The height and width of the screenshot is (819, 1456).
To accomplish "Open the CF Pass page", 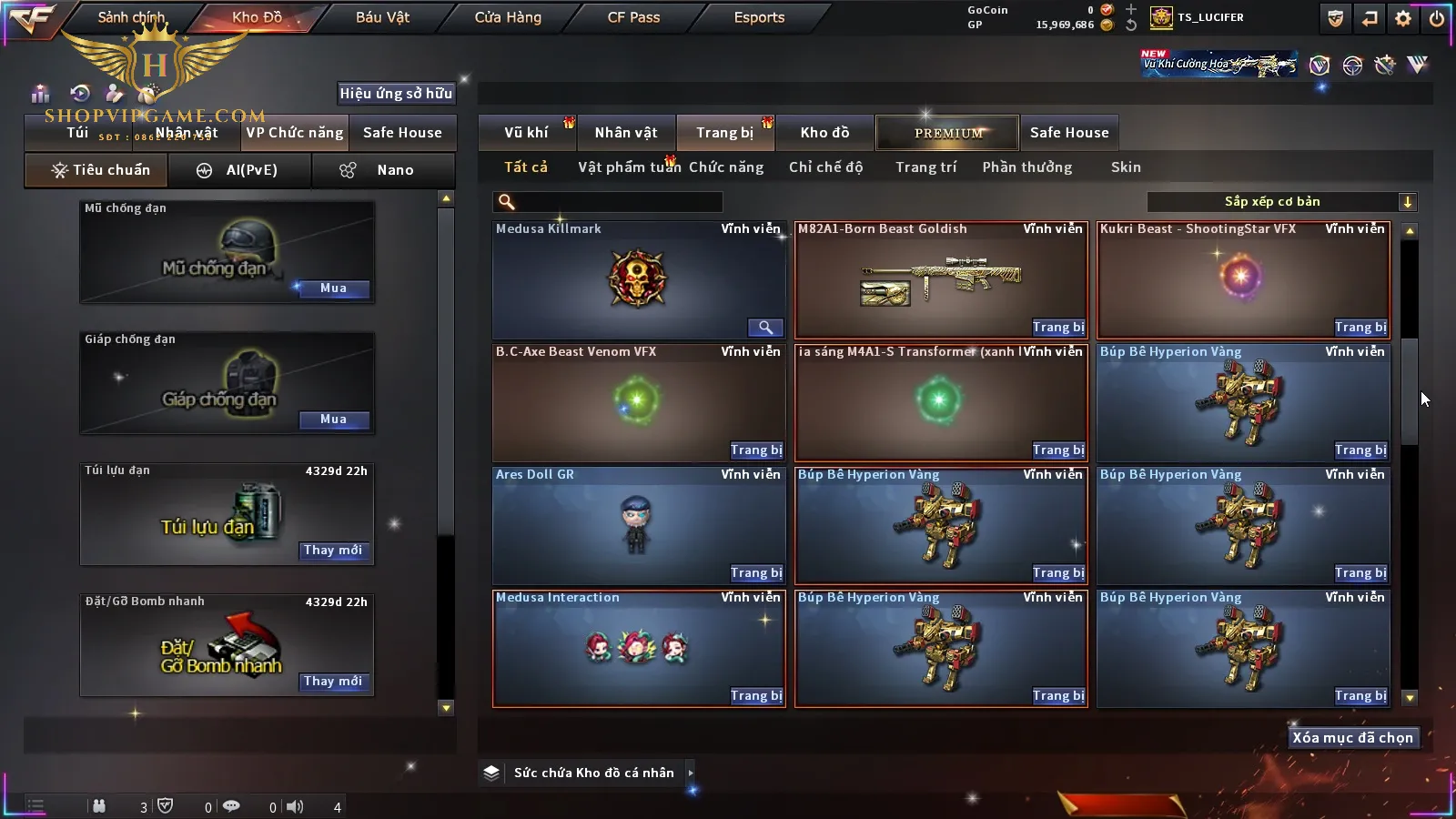I will 633,17.
